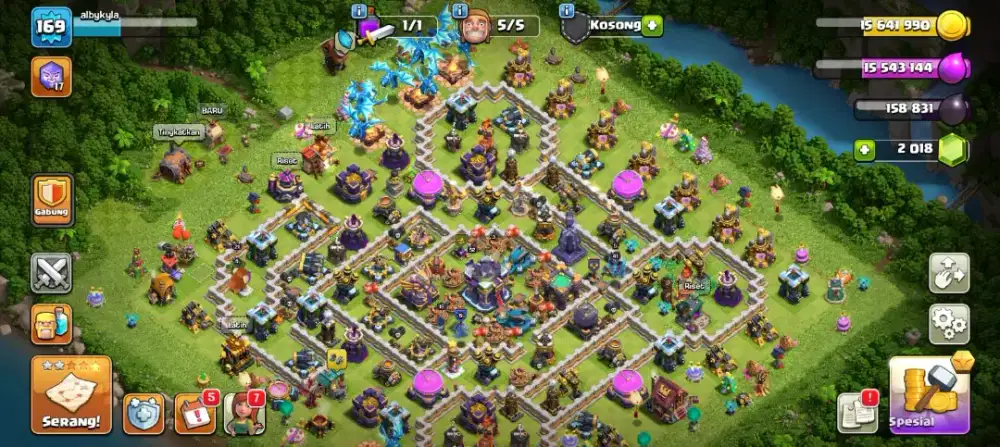Viewport: 1000px width, 447px height.
Task: Open the blue shield plus icon
Action: point(143,413)
